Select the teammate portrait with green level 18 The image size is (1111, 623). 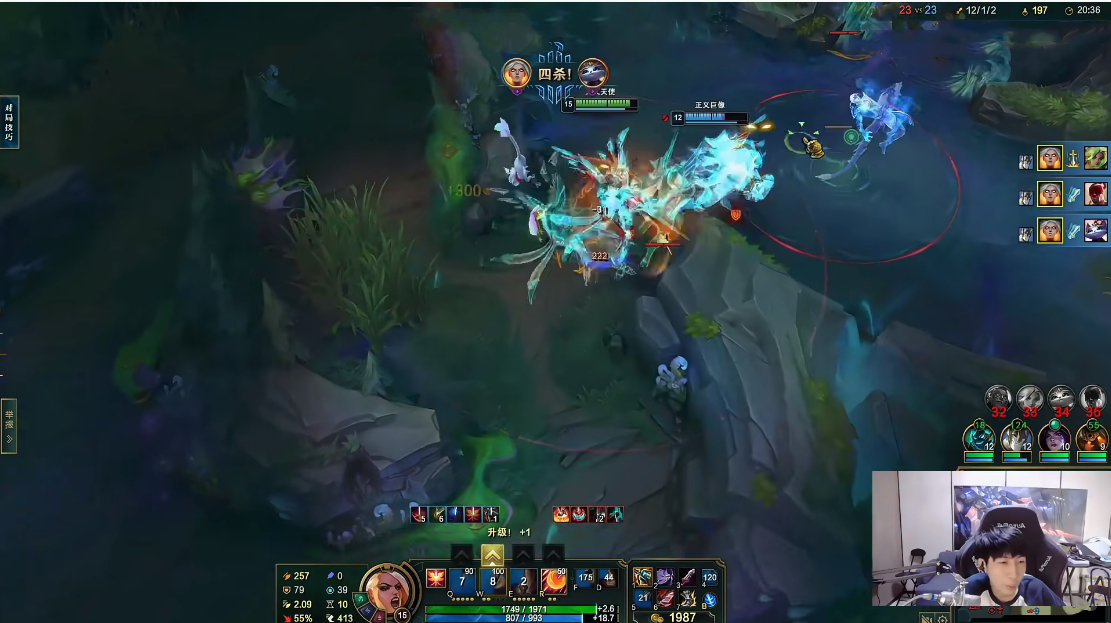tap(979, 438)
